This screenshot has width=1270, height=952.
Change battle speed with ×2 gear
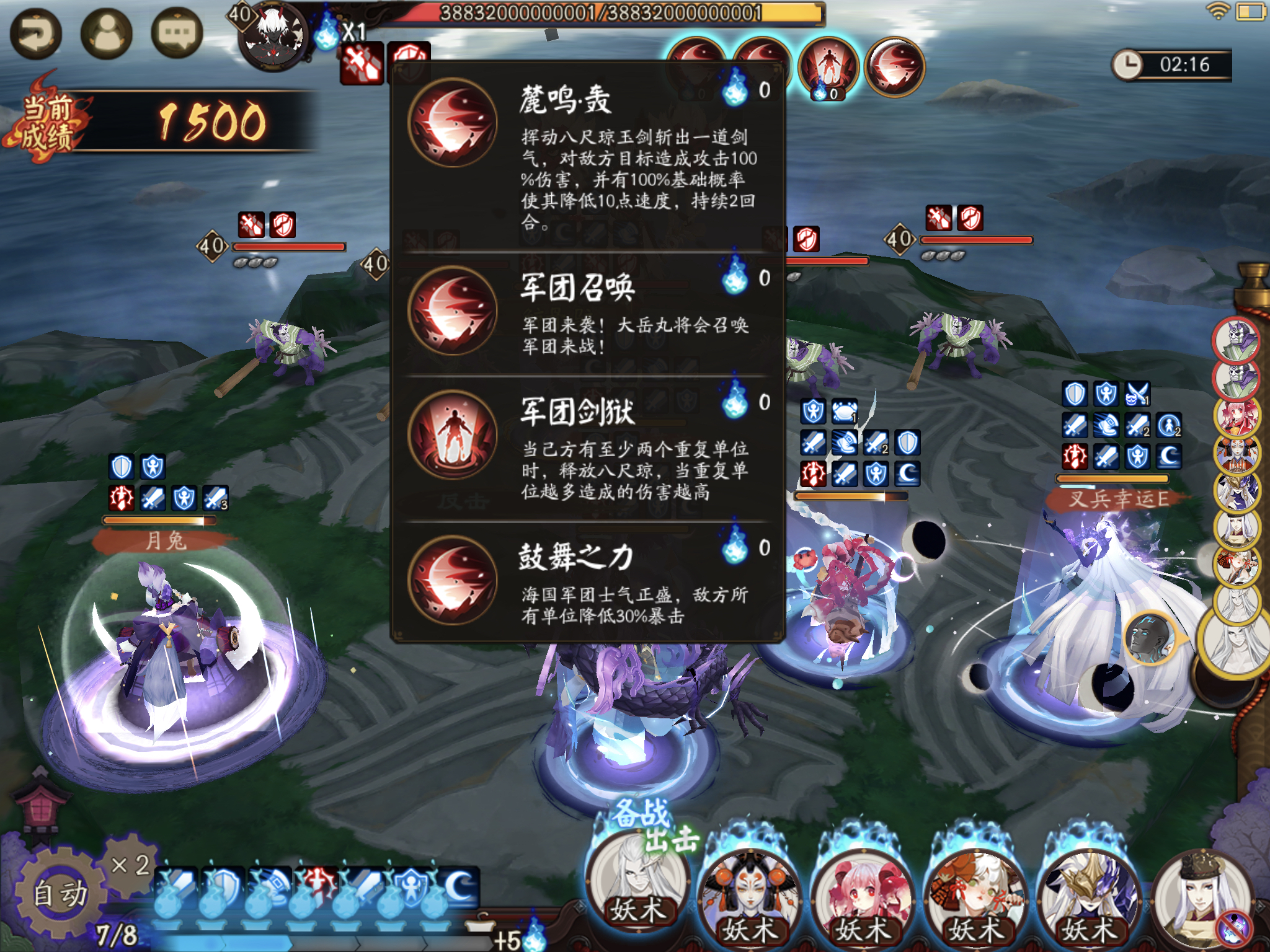tap(130, 865)
